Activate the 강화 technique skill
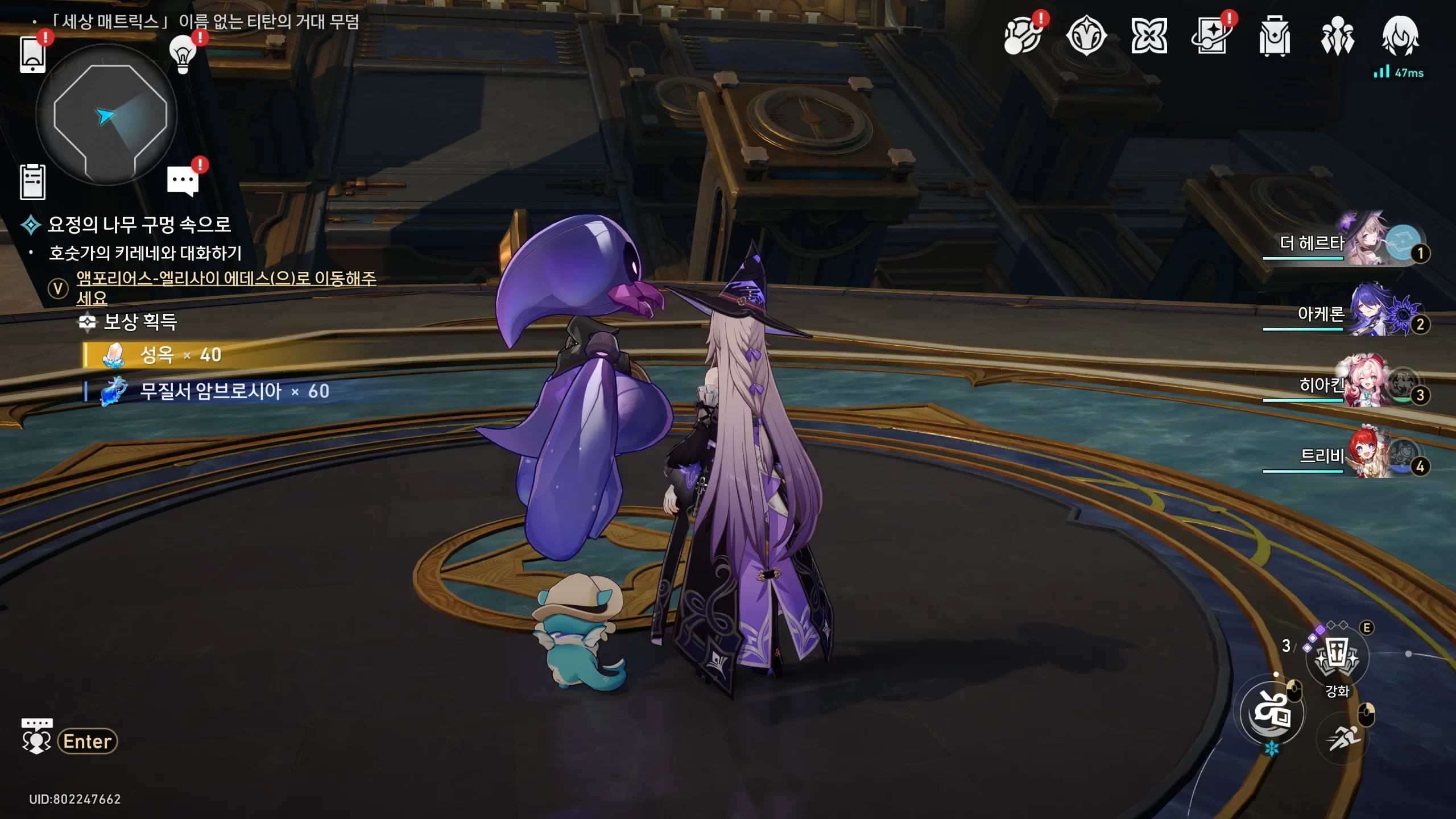This screenshot has width=1456, height=819. coord(1337,657)
